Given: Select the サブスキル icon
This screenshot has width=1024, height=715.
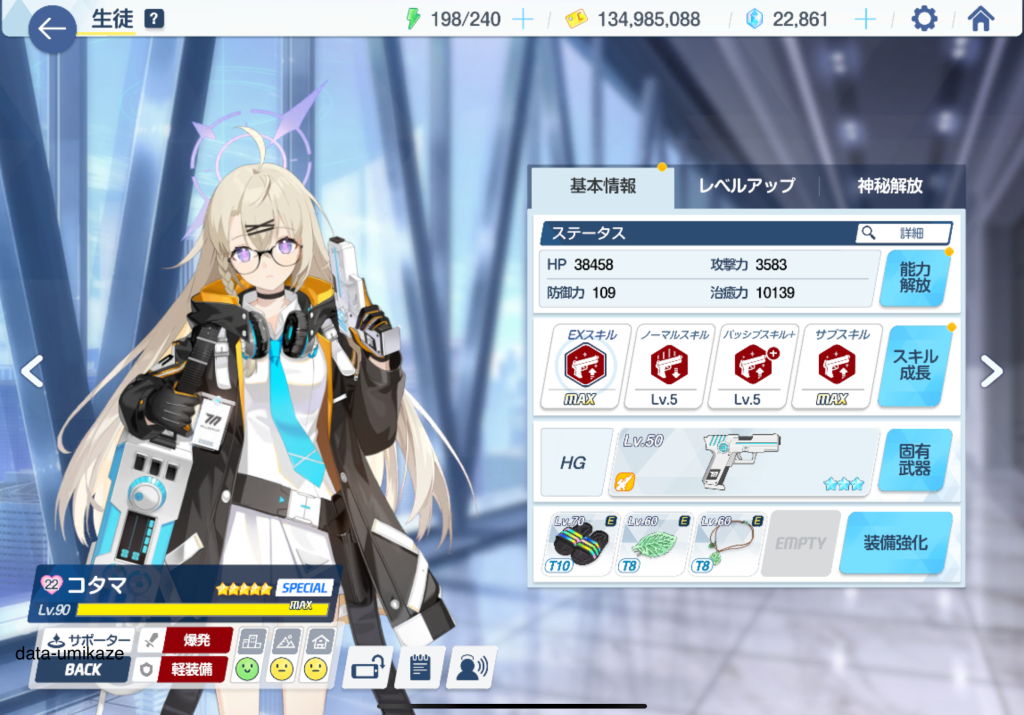Looking at the screenshot, I should (x=835, y=367).
